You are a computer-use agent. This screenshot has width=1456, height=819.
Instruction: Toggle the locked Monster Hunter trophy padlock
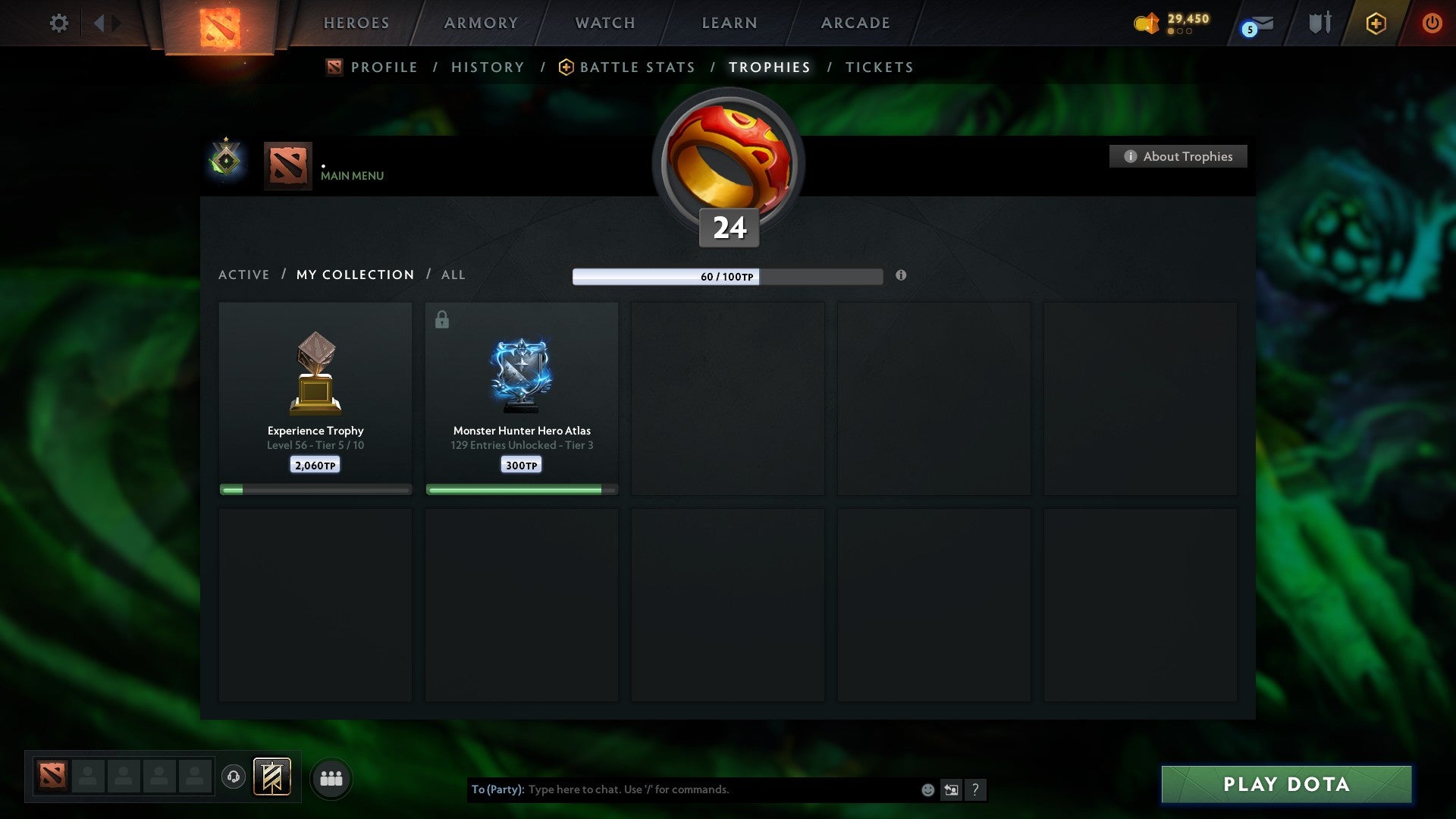point(441,319)
